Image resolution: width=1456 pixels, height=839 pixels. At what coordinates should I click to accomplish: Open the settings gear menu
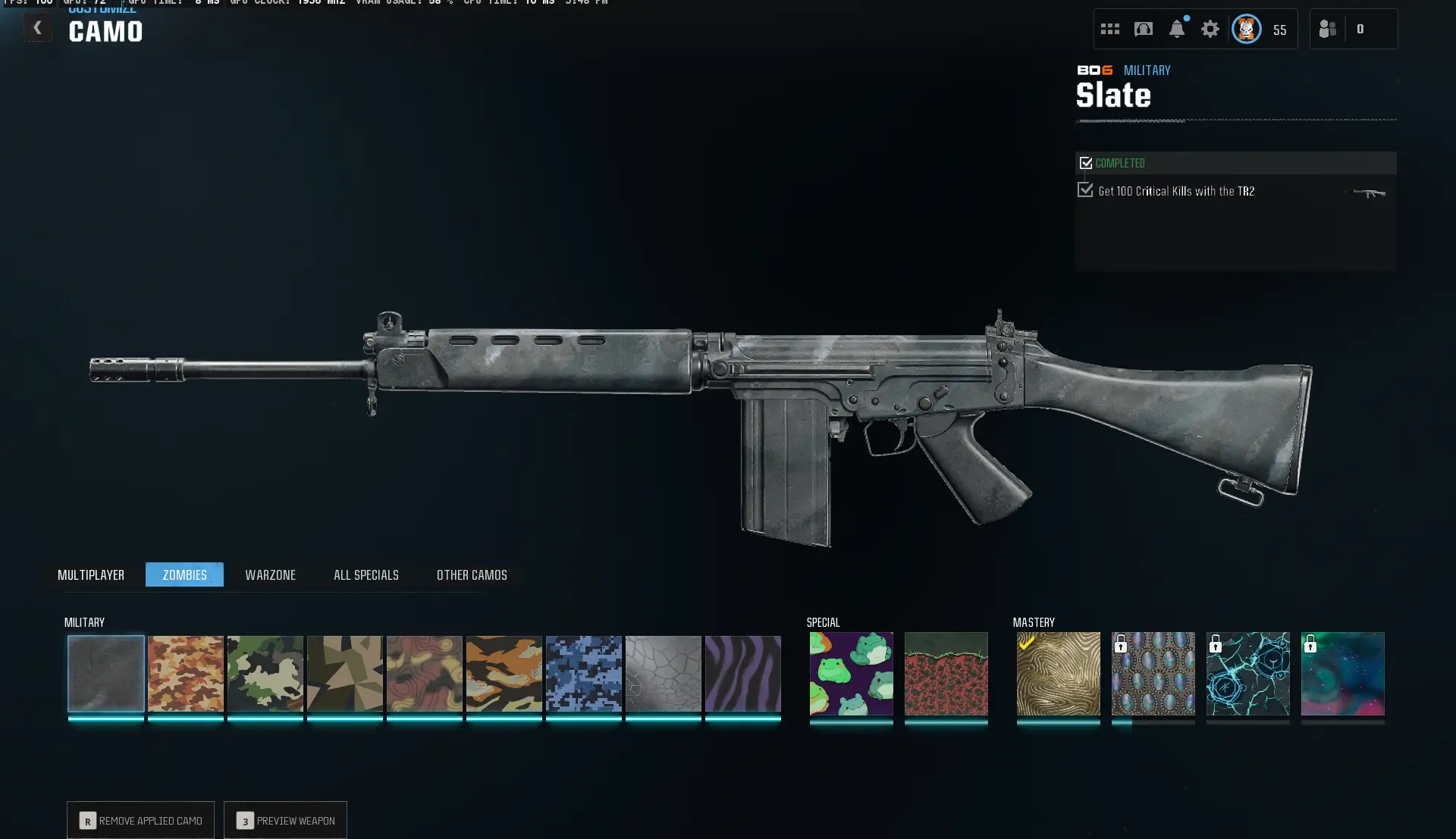1210,29
